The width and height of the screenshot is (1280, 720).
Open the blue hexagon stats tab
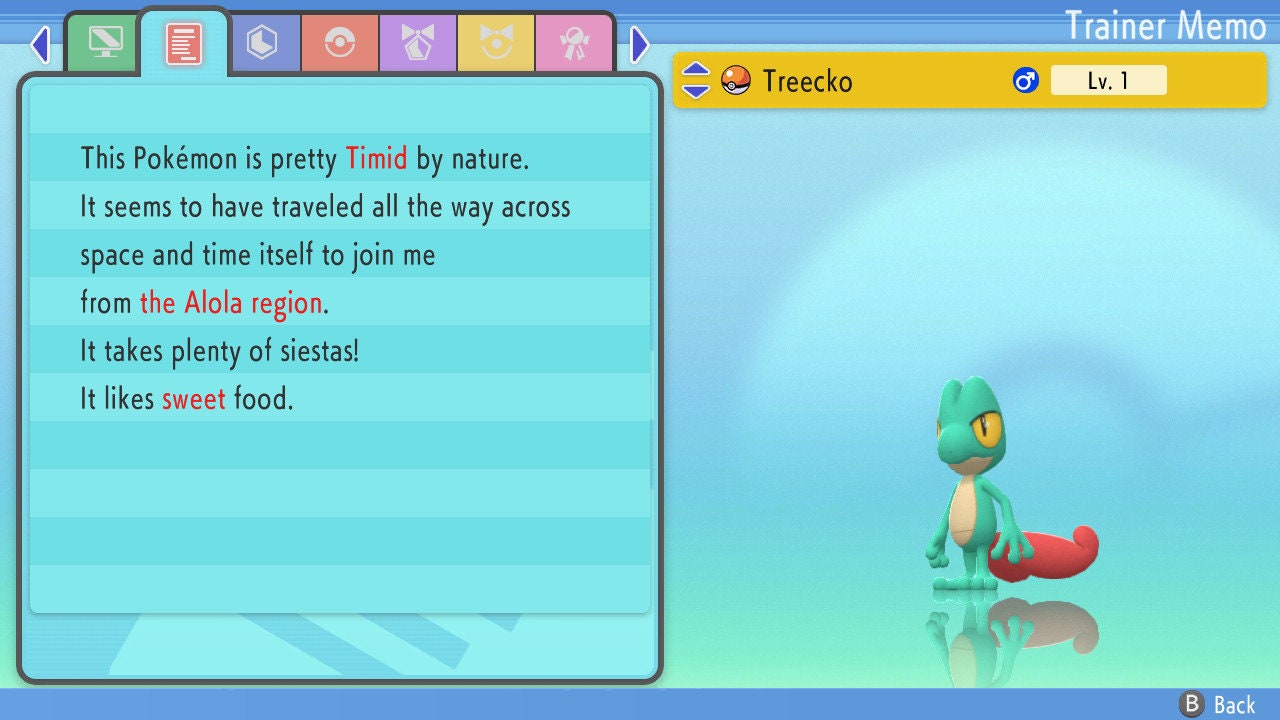pos(262,43)
